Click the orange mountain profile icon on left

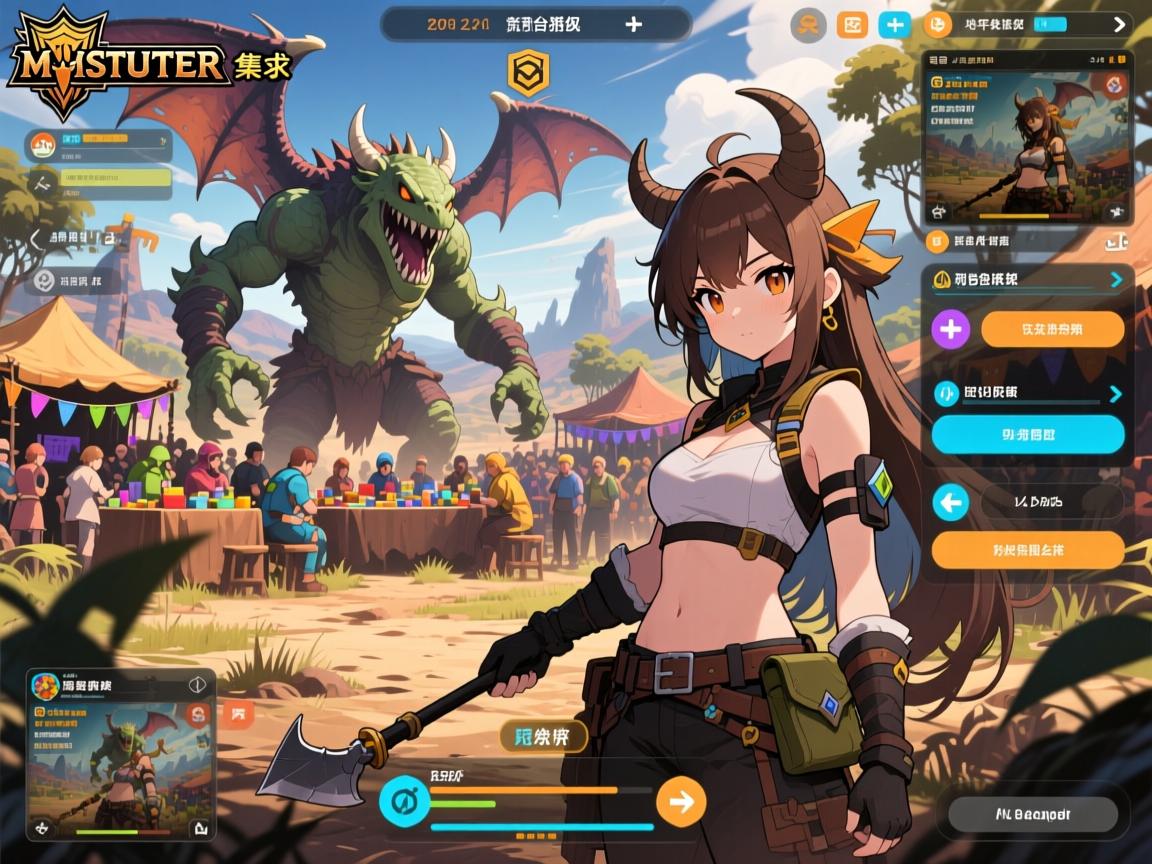pos(43,146)
